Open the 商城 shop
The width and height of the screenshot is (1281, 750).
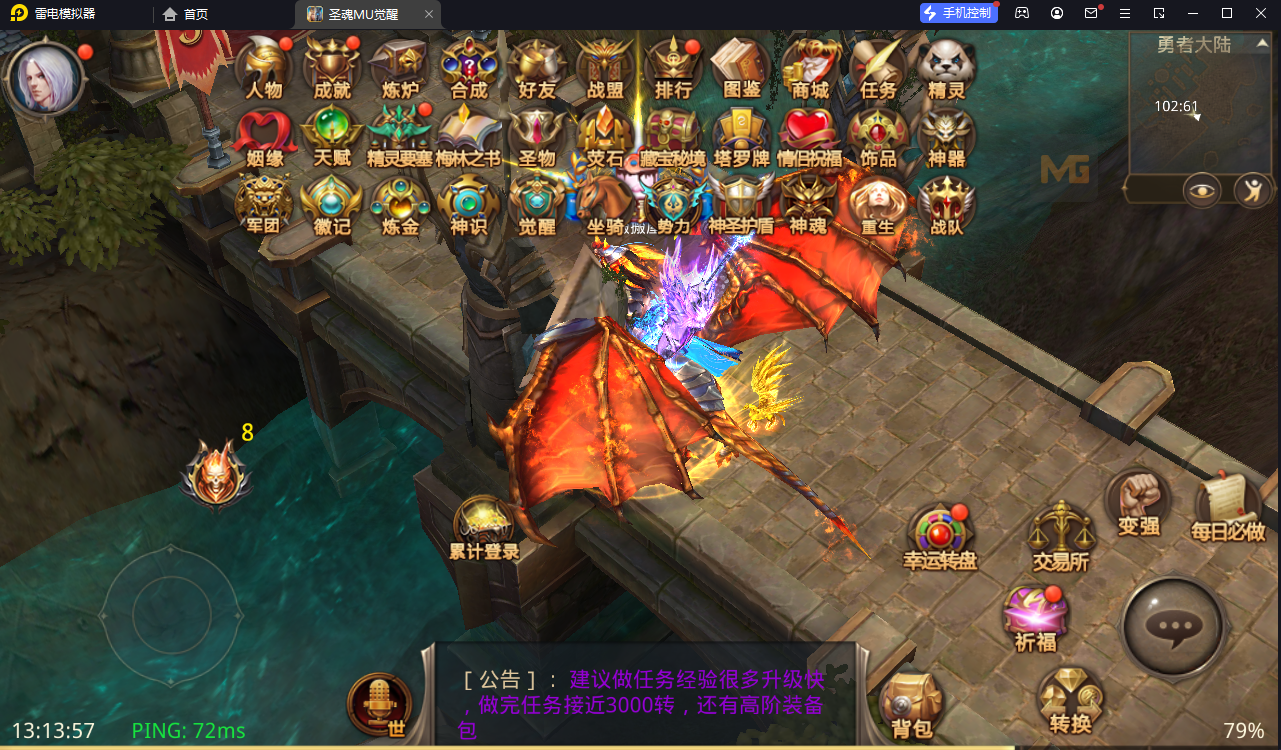point(810,70)
